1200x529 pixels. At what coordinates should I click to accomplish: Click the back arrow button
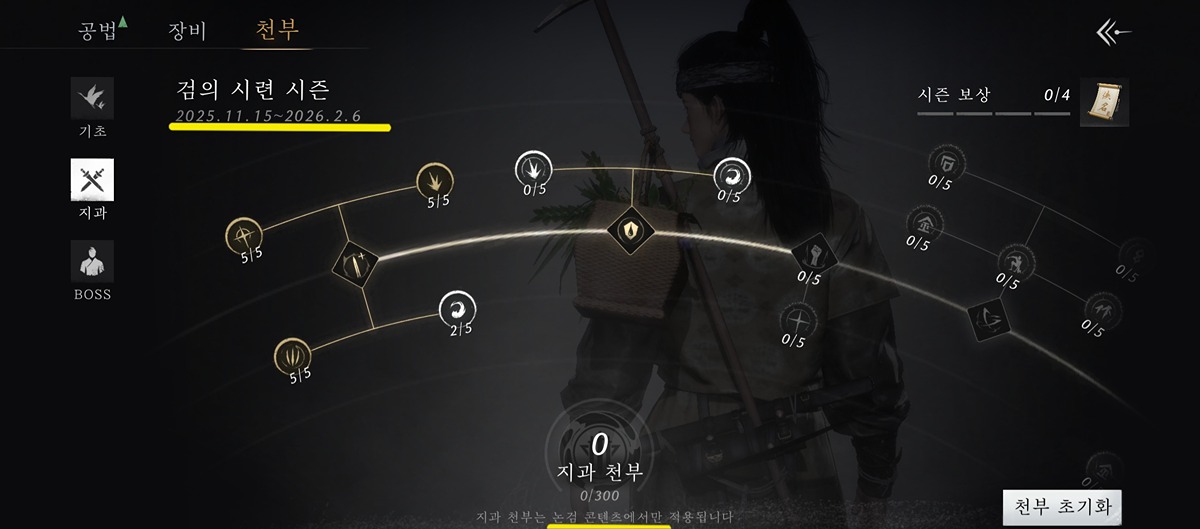[x=1113, y=33]
